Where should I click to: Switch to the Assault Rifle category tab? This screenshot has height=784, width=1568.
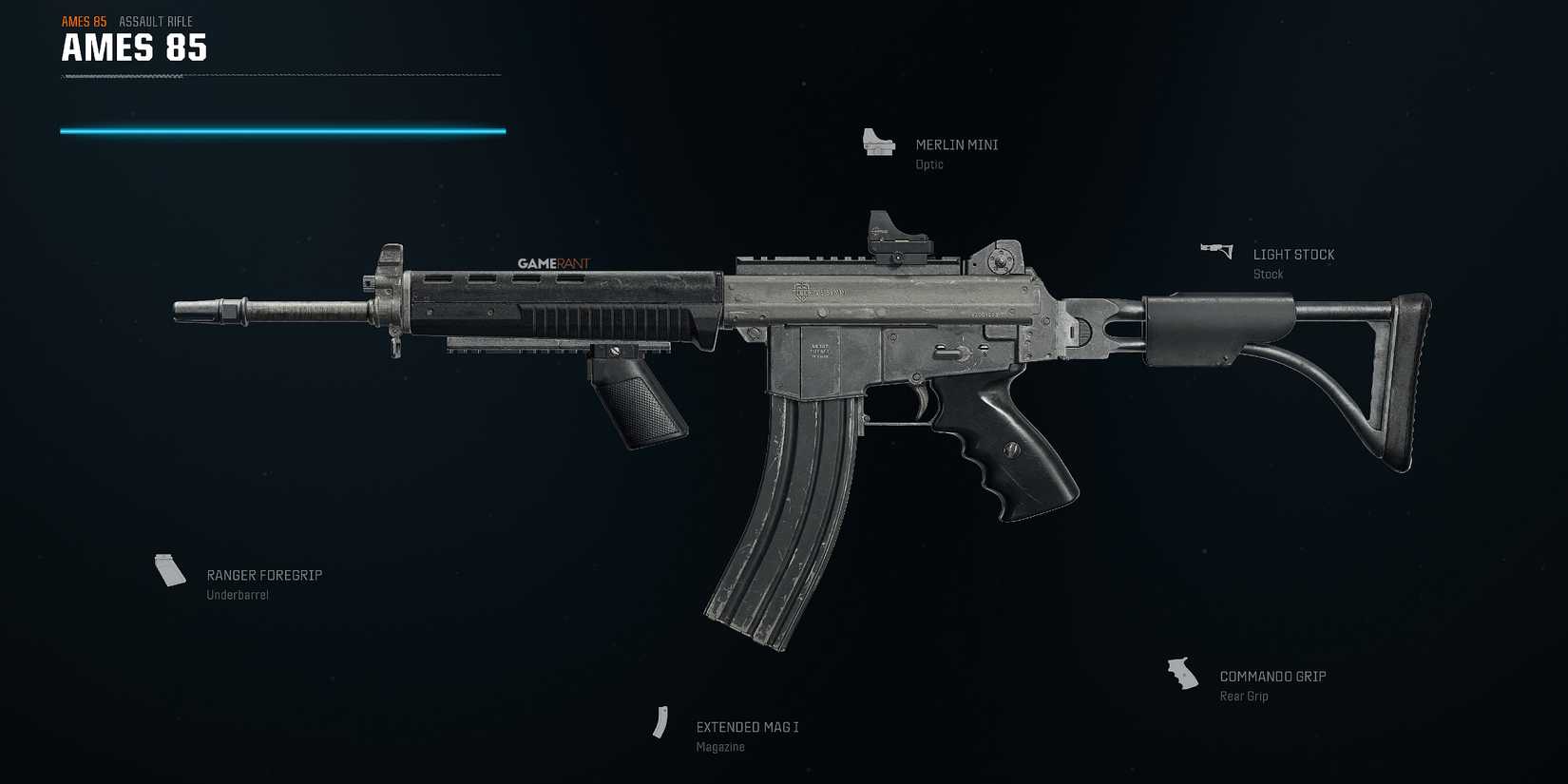click(x=155, y=21)
